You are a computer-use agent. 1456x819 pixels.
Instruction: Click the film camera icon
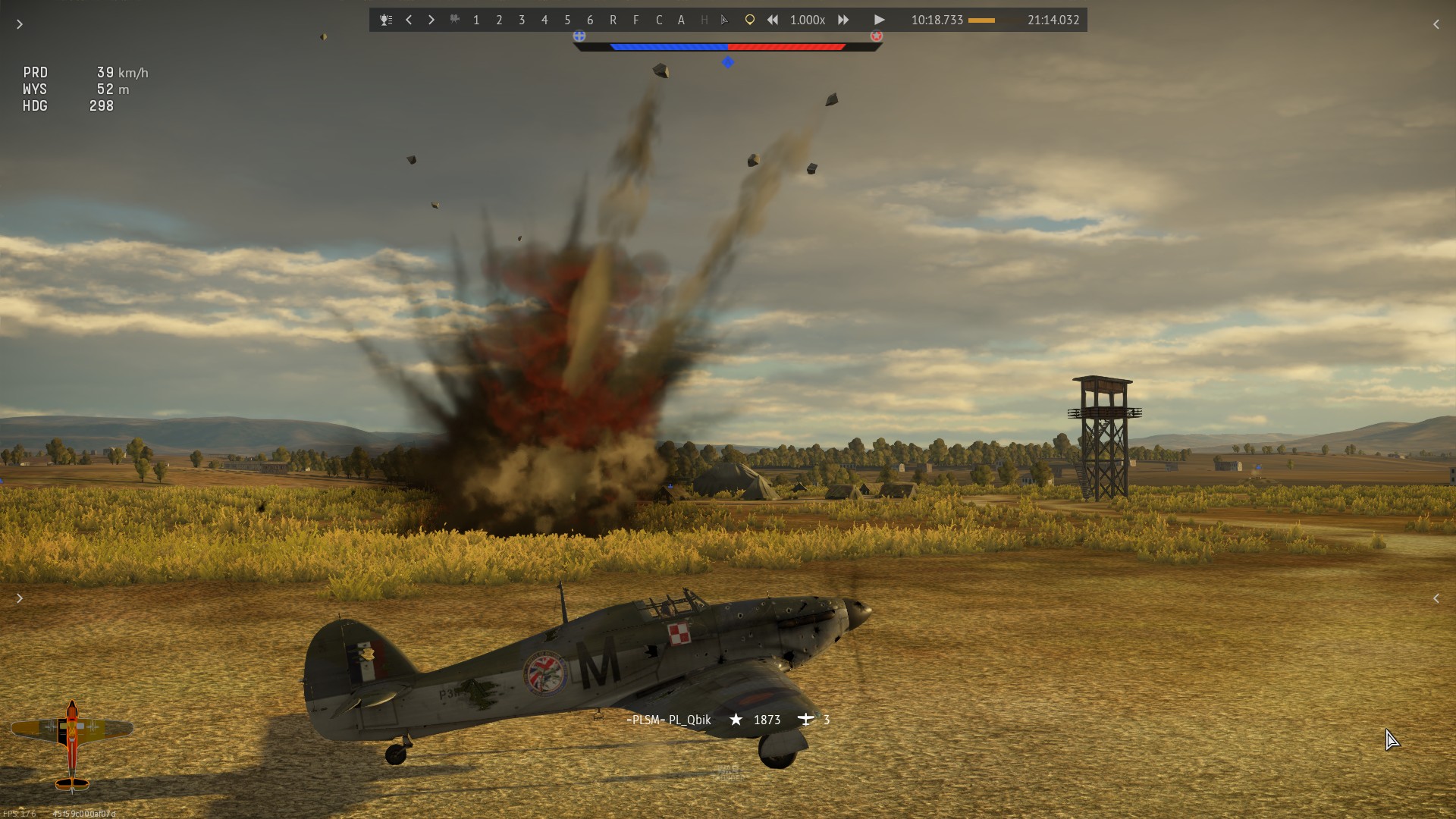pyautogui.click(x=454, y=20)
